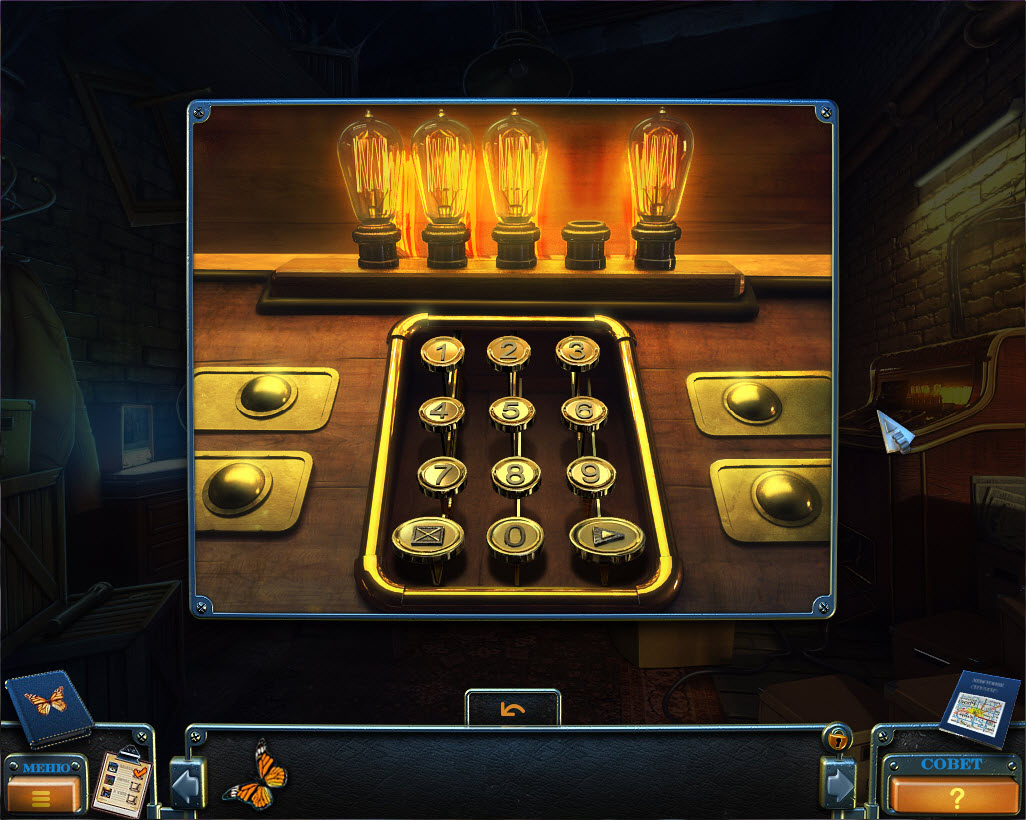Open the map booklet
Image resolution: width=1026 pixels, height=820 pixels.
pyautogui.click(x=980, y=709)
